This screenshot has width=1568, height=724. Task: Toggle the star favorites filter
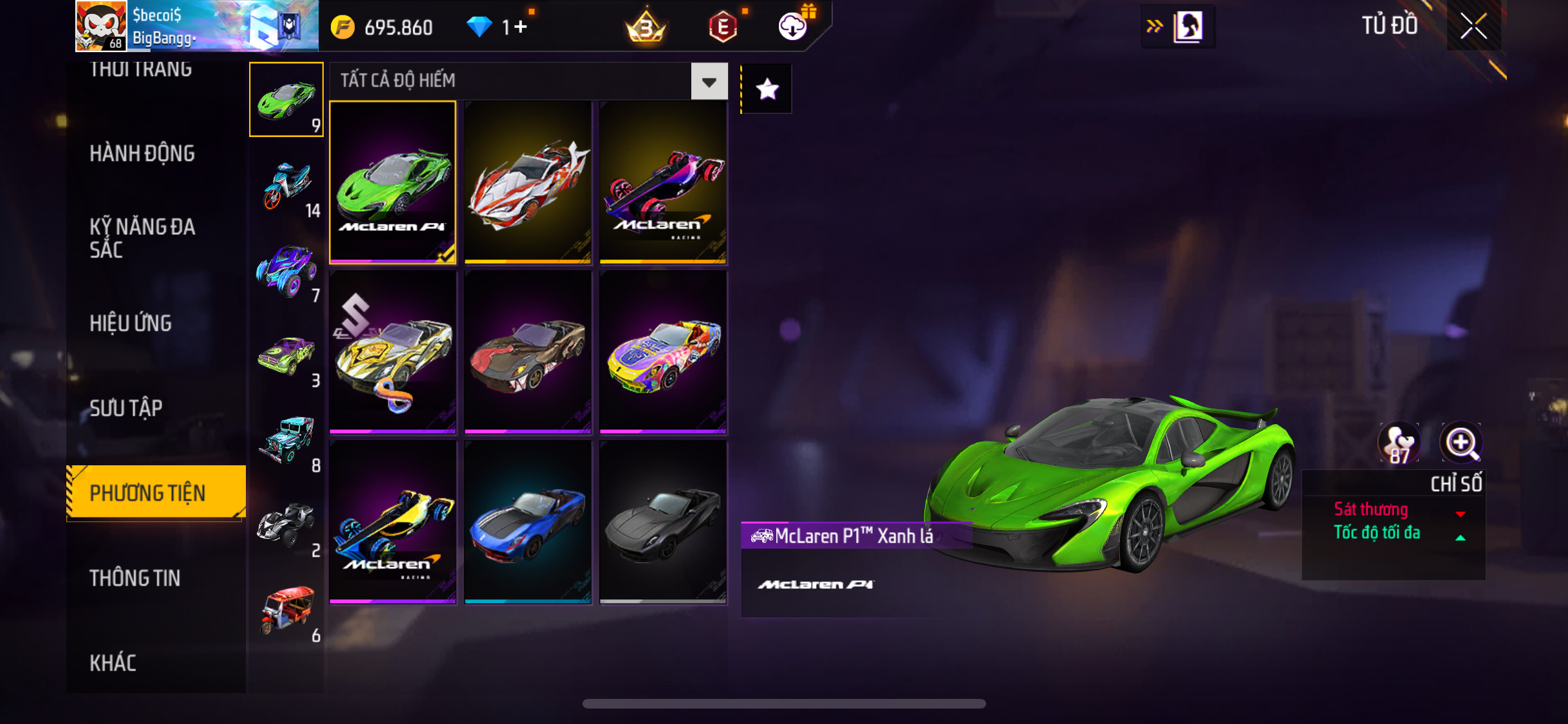click(767, 89)
